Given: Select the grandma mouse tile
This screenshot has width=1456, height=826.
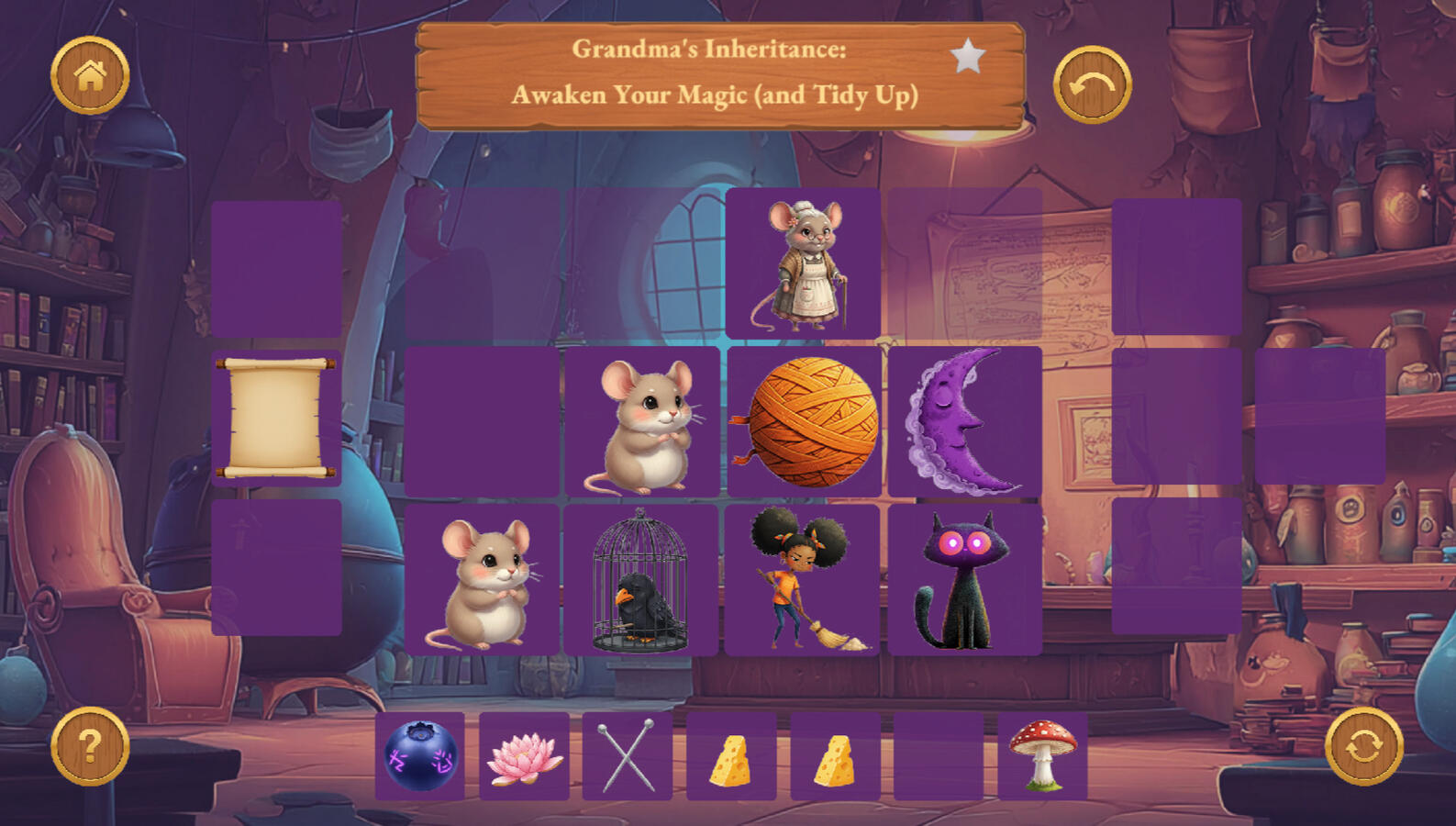Looking at the screenshot, I should [803, 264].
